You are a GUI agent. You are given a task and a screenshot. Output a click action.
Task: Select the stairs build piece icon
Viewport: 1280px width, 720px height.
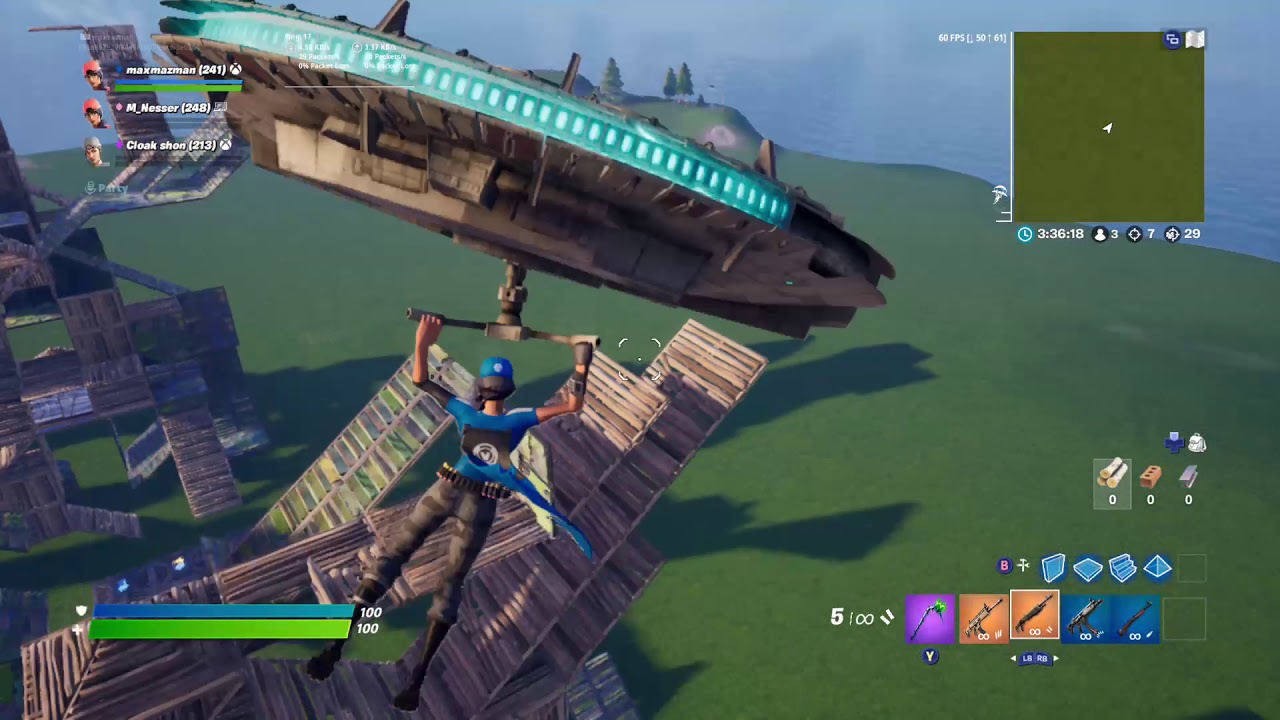point(1121,568)
